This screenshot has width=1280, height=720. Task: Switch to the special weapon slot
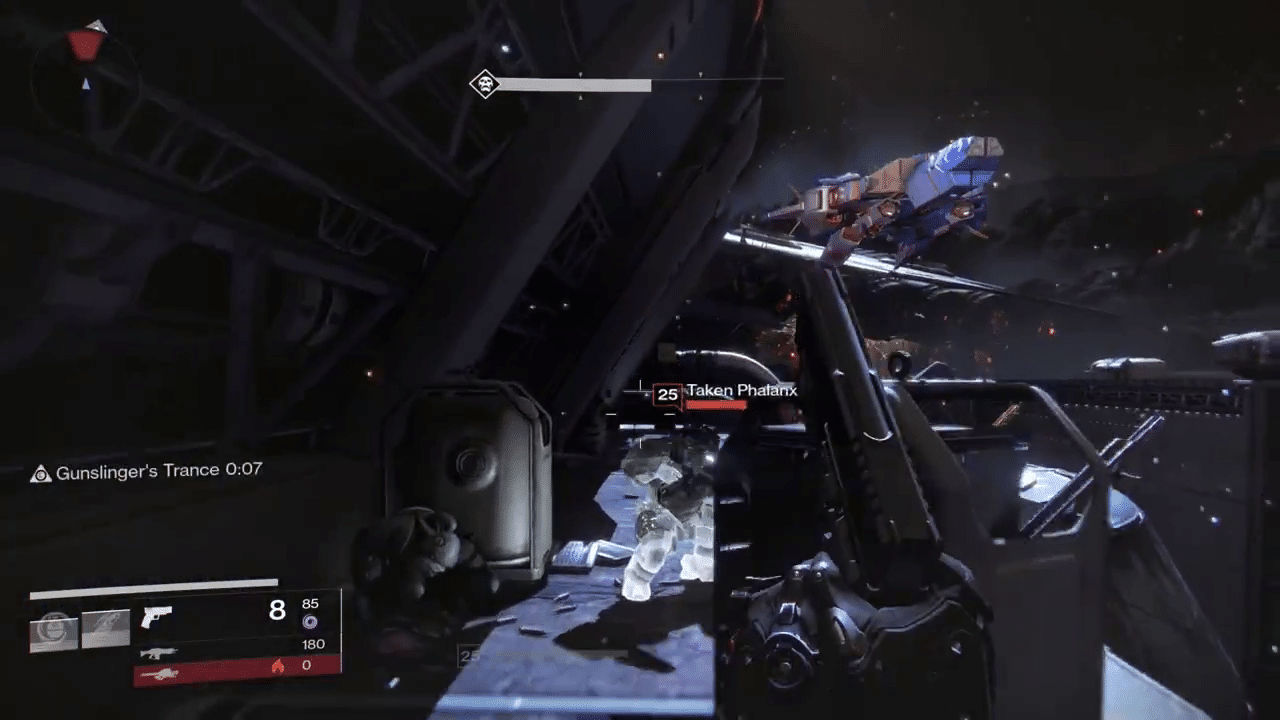(158, 652)
